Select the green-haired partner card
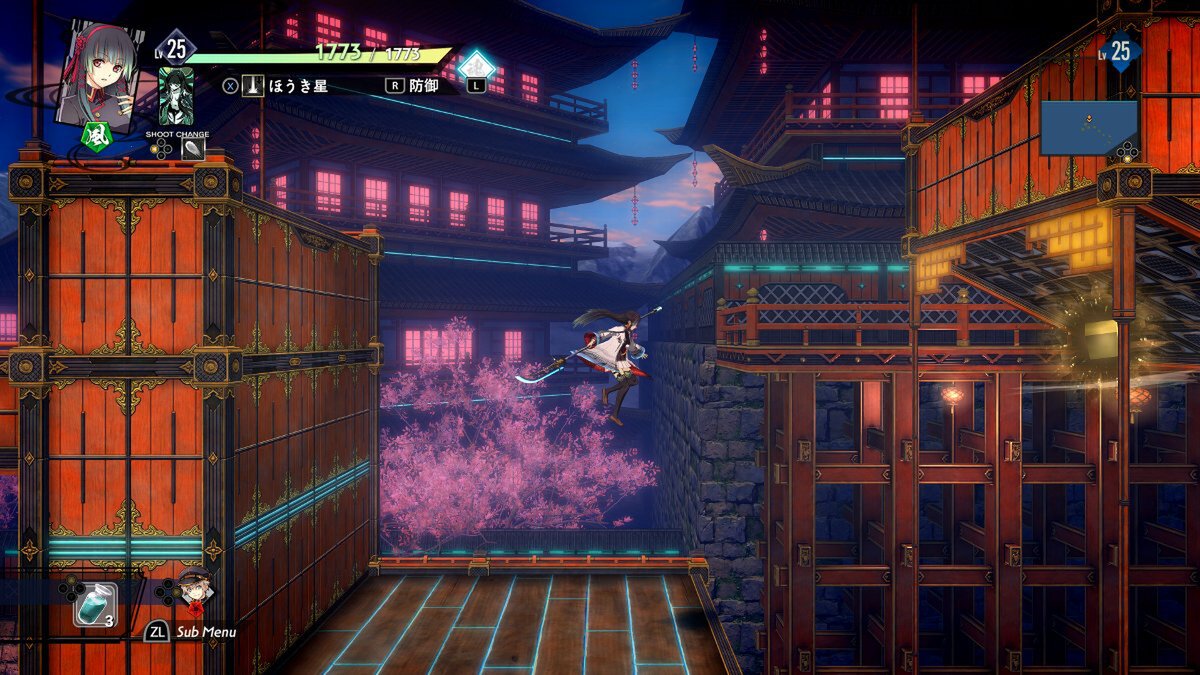Viewport: 1200px width, 675px height. (176, 97)
